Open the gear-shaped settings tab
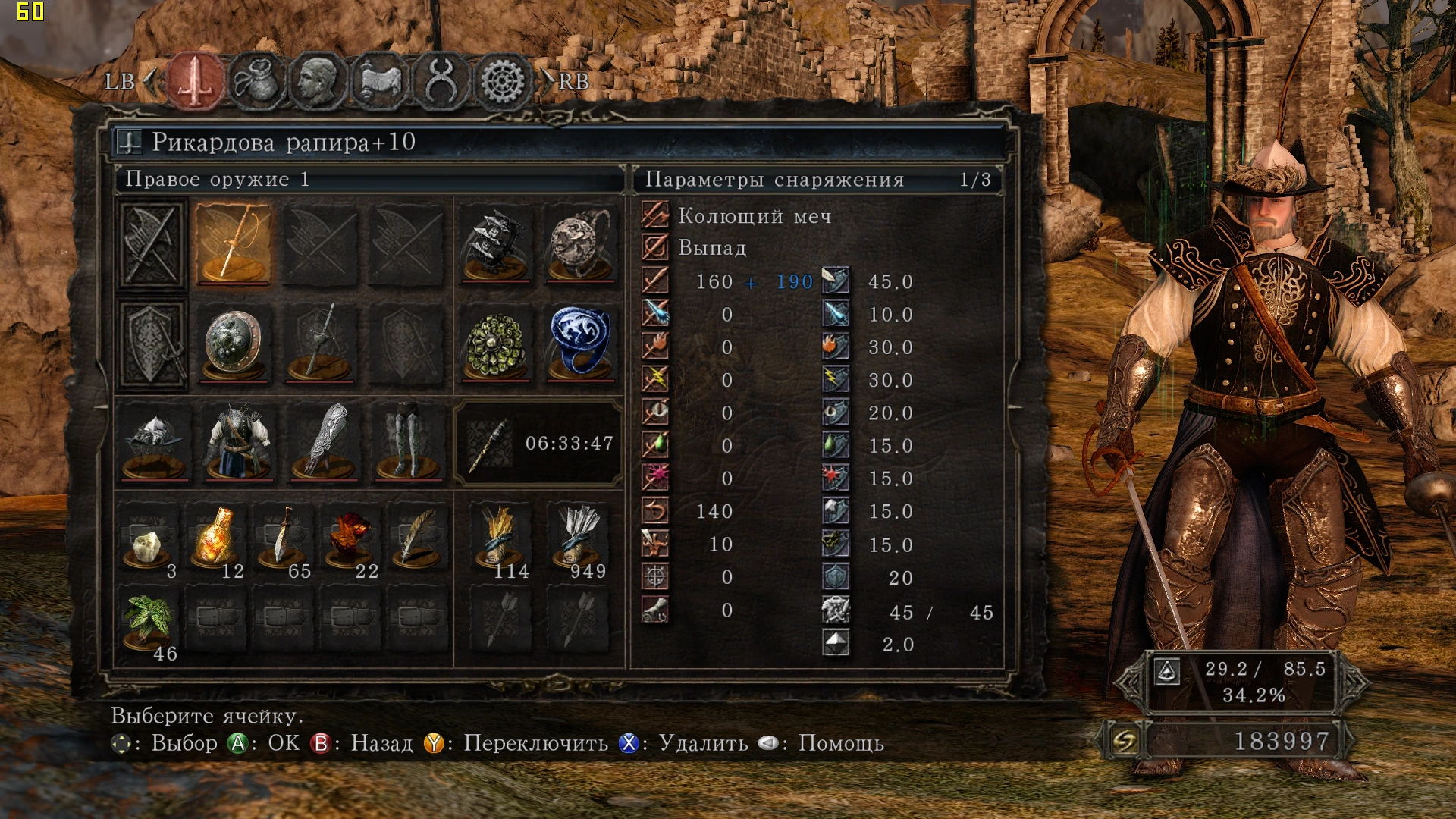The image size is (1456, 819). [502, 80]
